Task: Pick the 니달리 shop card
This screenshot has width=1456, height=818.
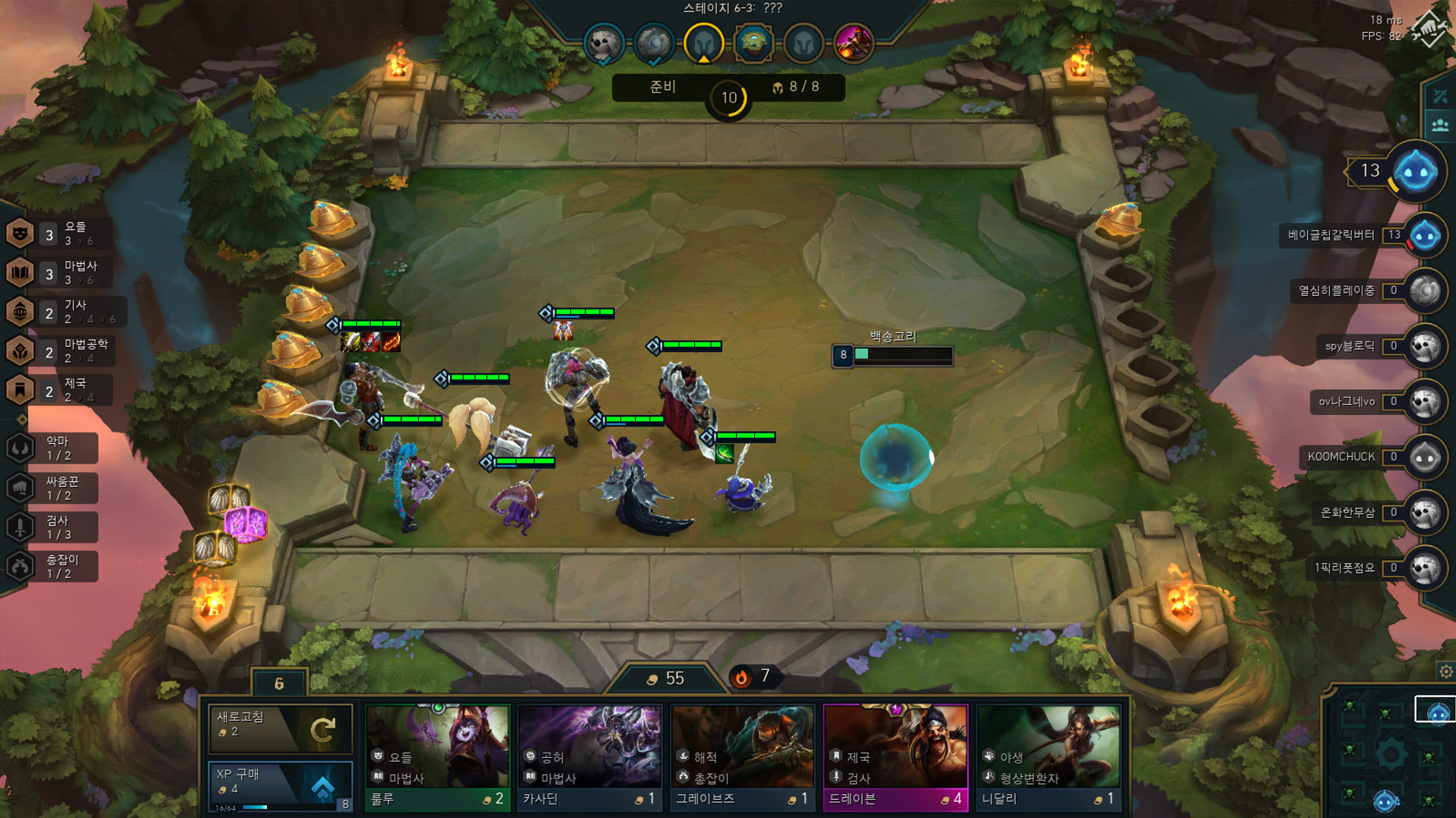Action: point(1048,756)
